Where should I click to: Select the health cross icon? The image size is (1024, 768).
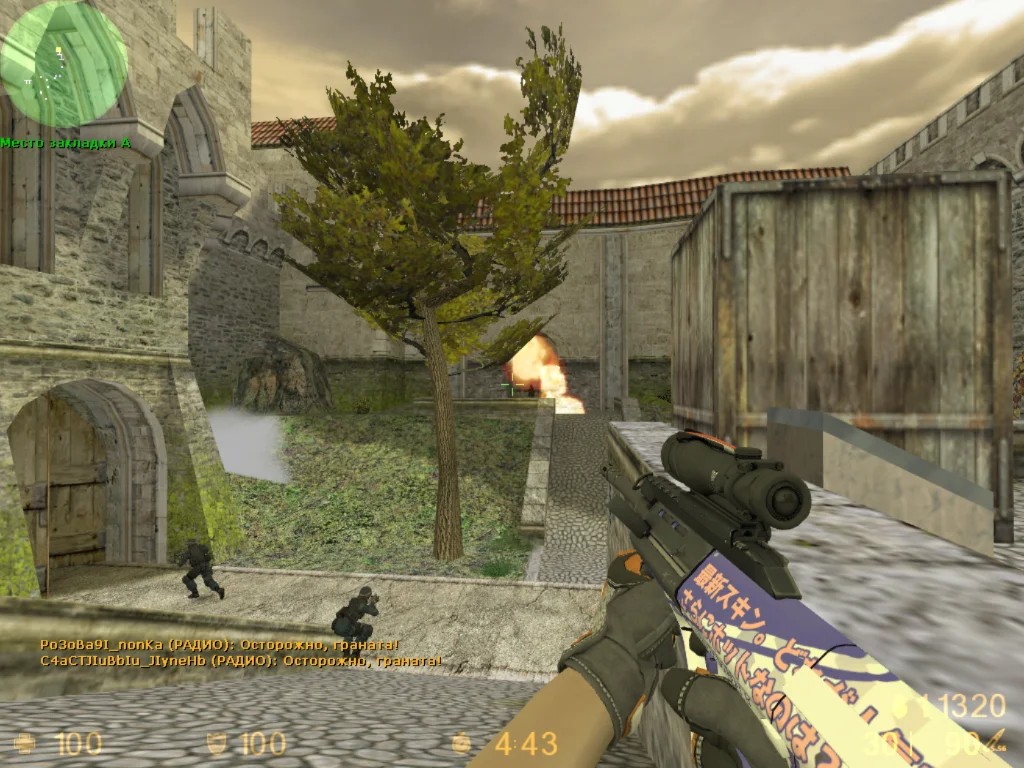26,743
